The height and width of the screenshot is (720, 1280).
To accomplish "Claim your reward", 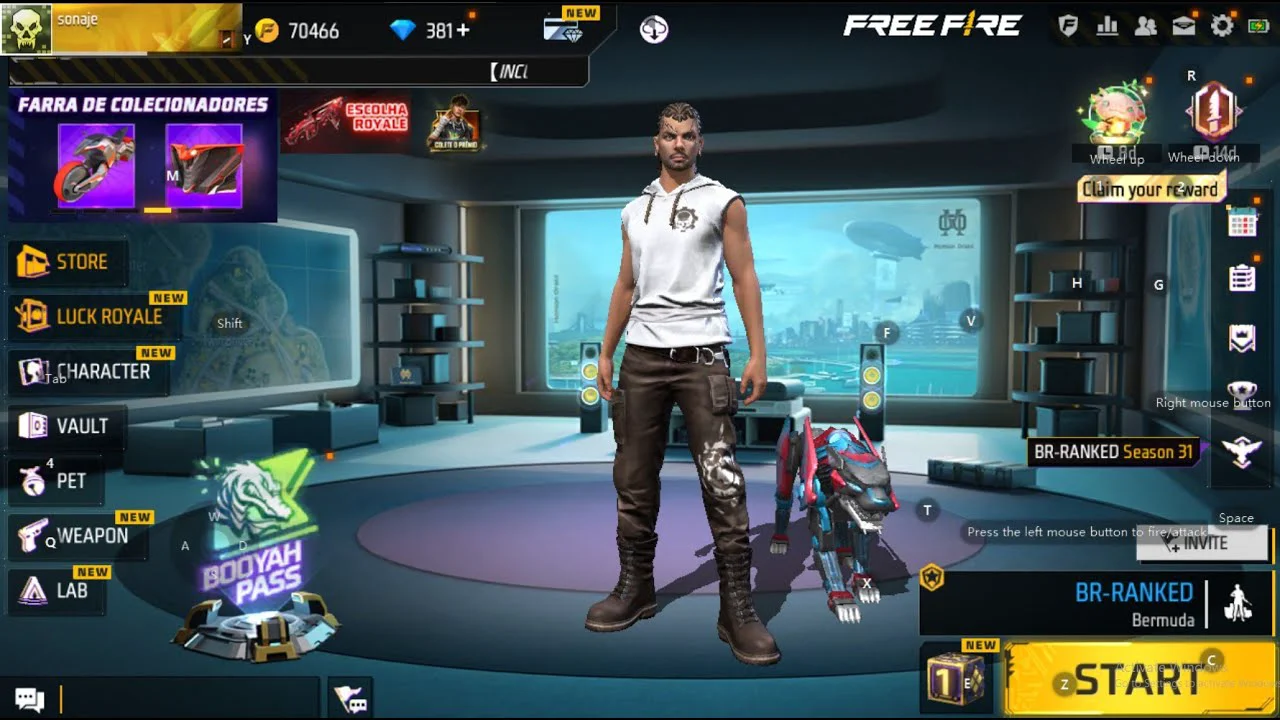I will (x=1150, y=189).
